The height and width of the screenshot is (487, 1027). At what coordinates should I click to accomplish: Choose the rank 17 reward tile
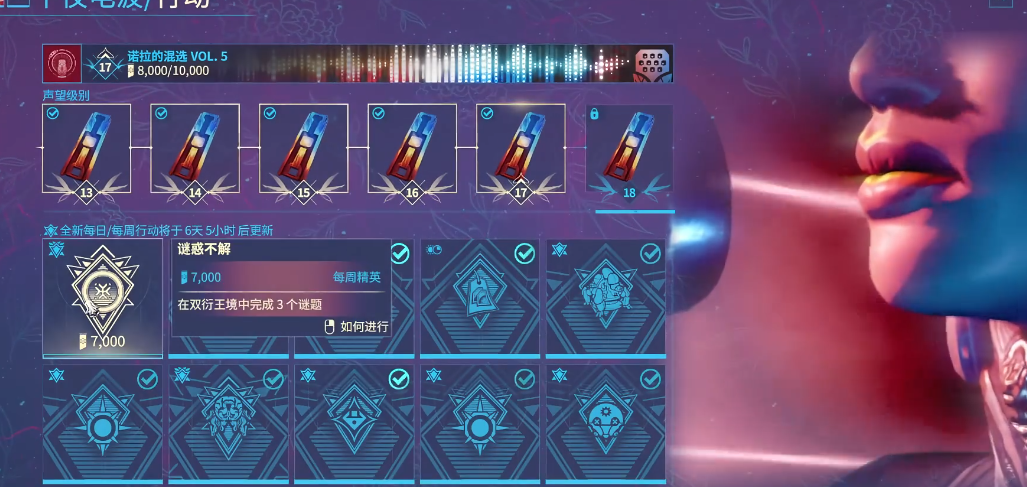click(520, 148)
